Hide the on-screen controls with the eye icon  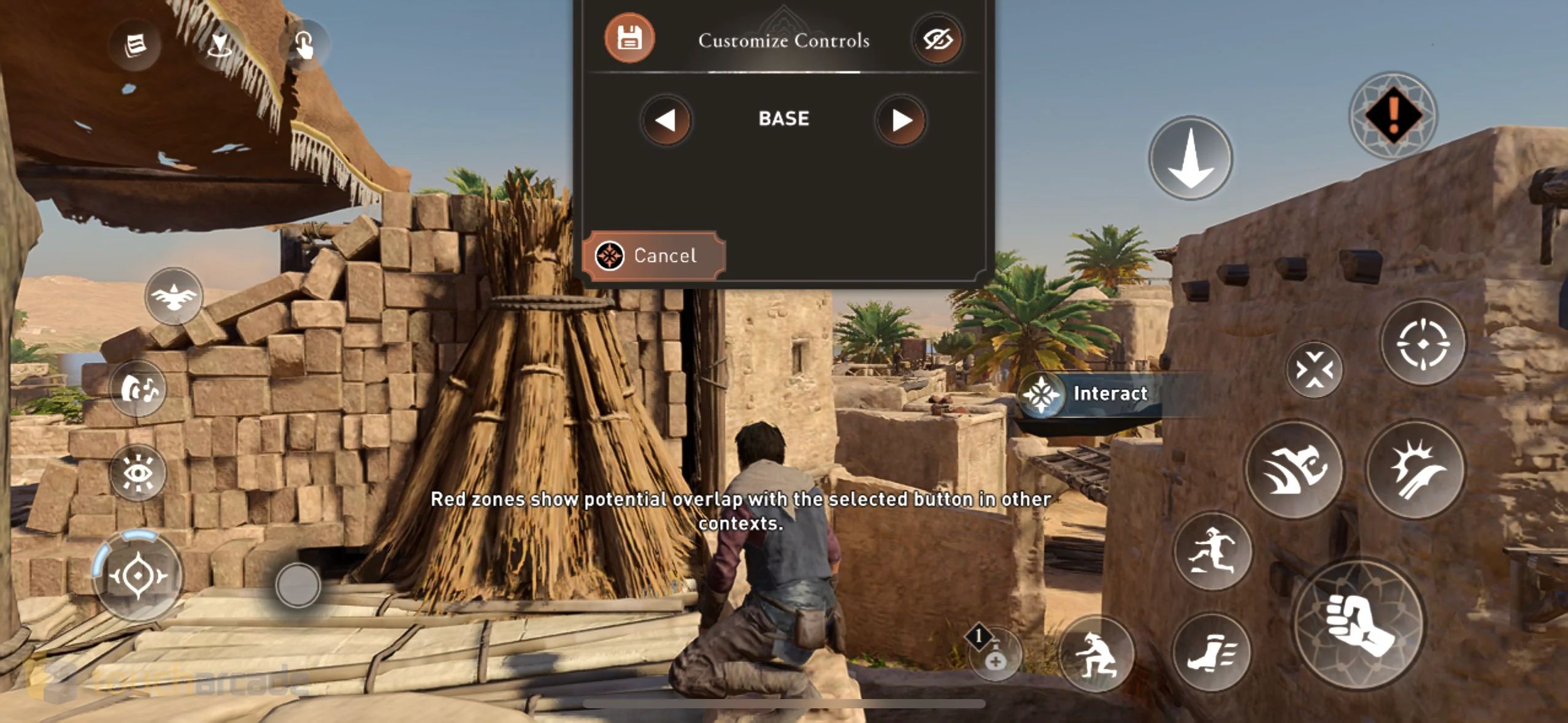[939, 38]
